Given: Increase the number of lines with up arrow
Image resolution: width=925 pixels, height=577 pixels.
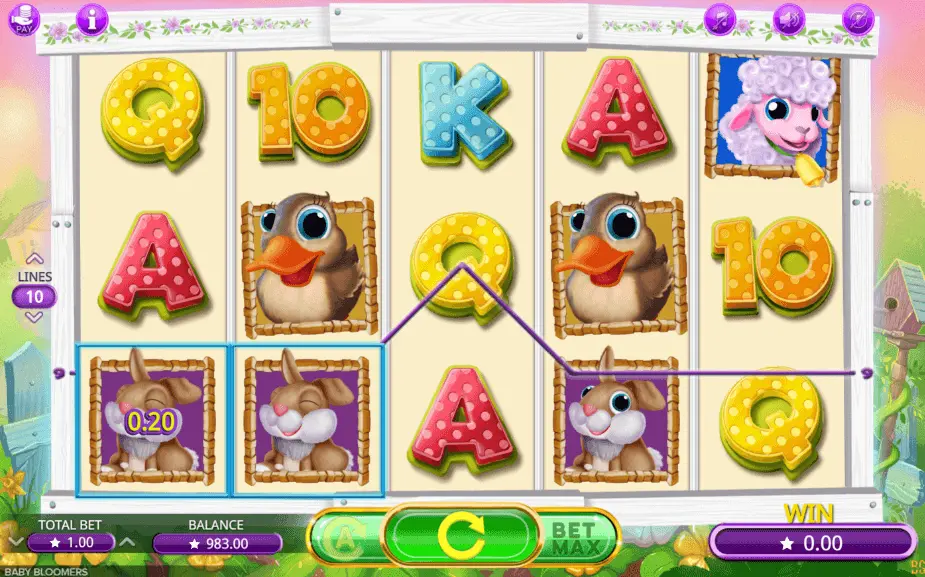Looking at the screenshot, I should pos(34,259).
